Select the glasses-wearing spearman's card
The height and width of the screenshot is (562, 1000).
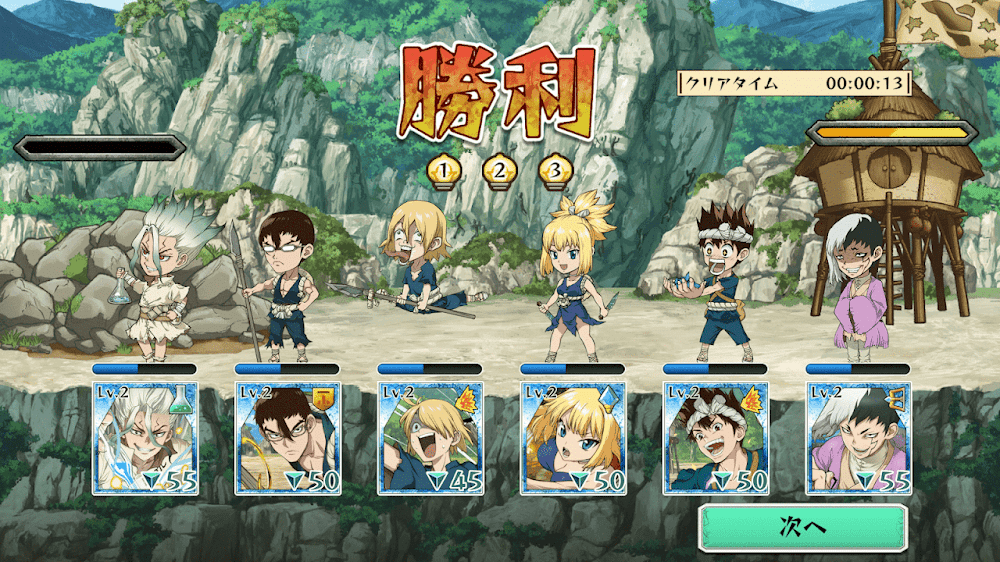click(288, 438)
